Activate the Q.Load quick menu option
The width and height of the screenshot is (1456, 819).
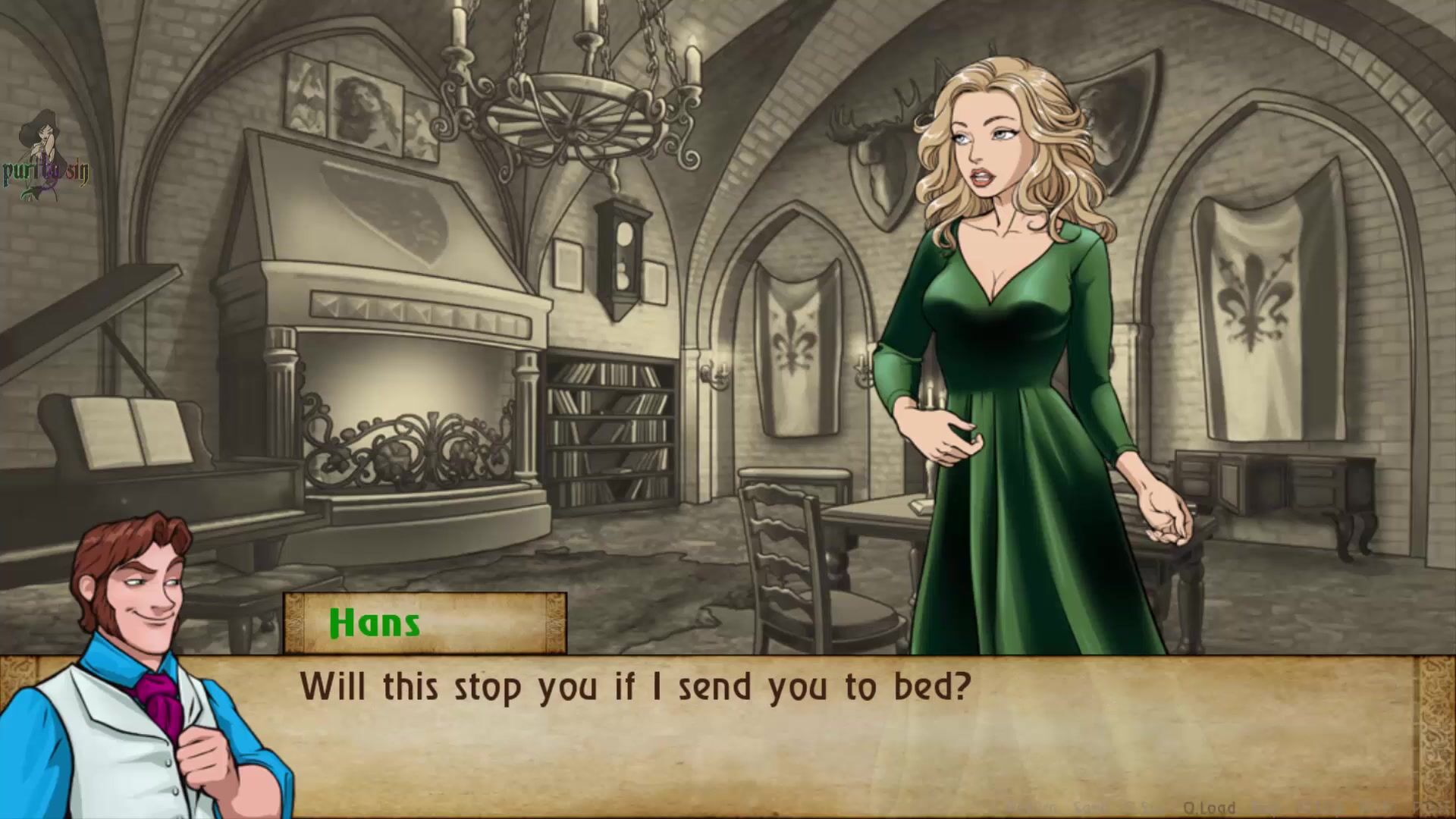click(1209, 808)
